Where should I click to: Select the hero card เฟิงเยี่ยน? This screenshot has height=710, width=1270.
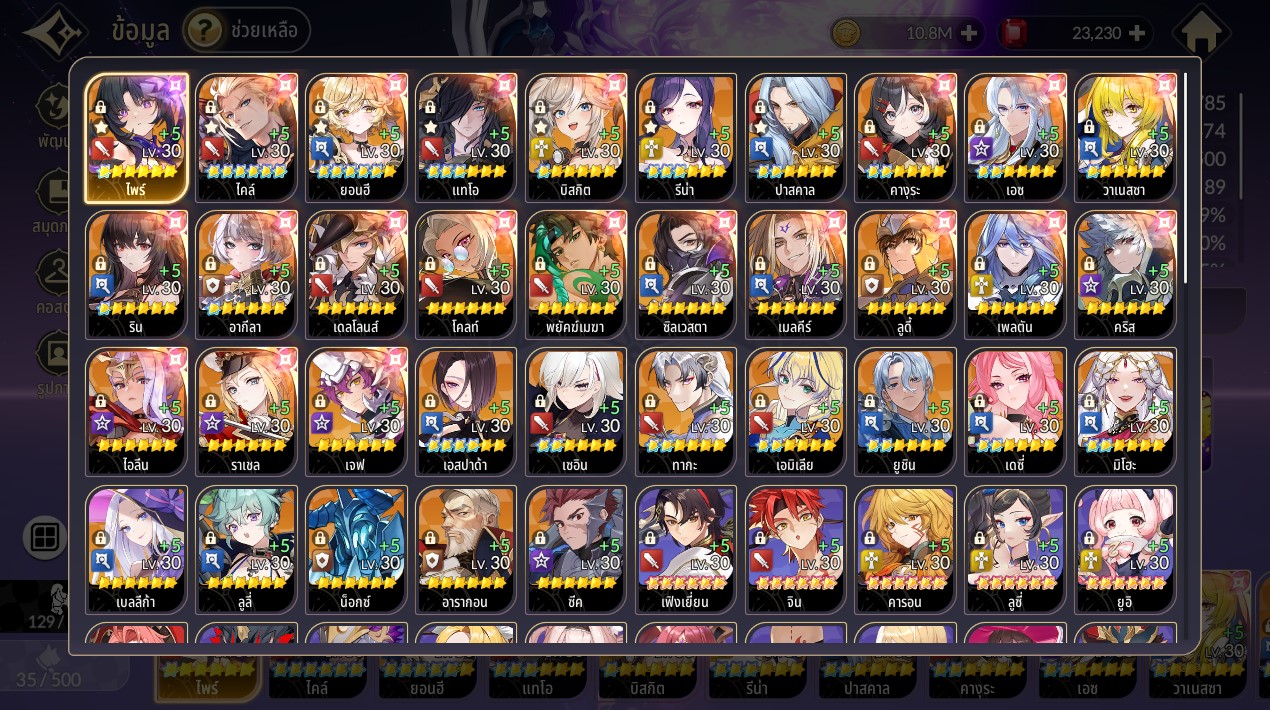686,549
